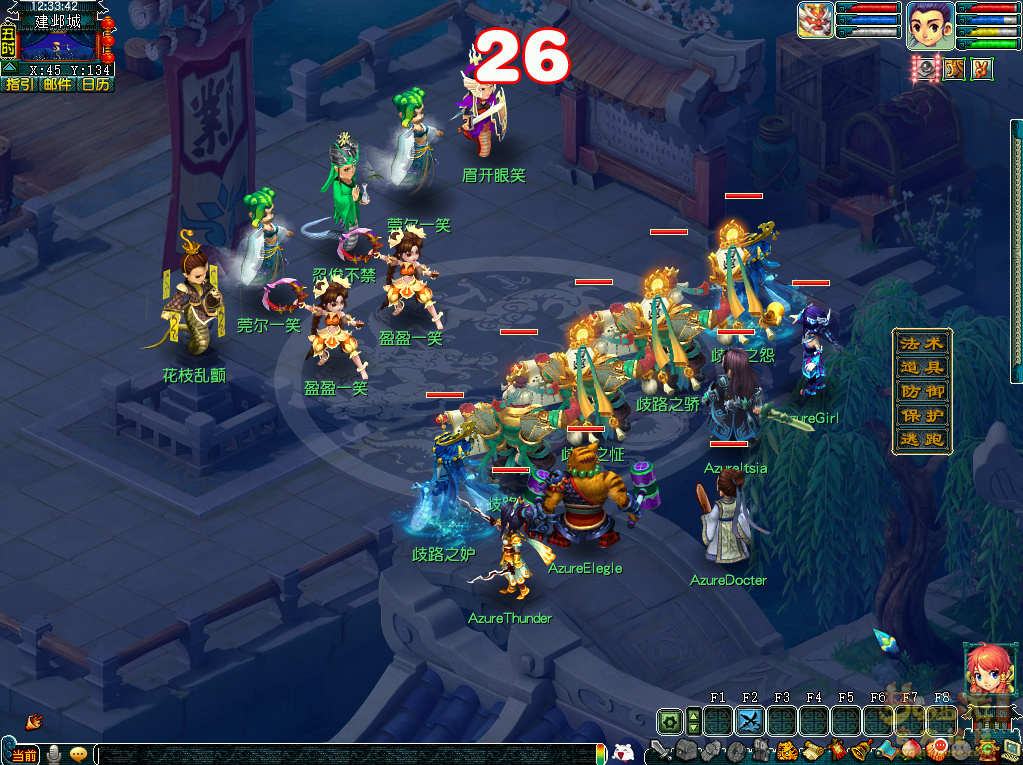Open the 指引 guide button
This screenshot has height=765, width=1023.
coord(19,85)
